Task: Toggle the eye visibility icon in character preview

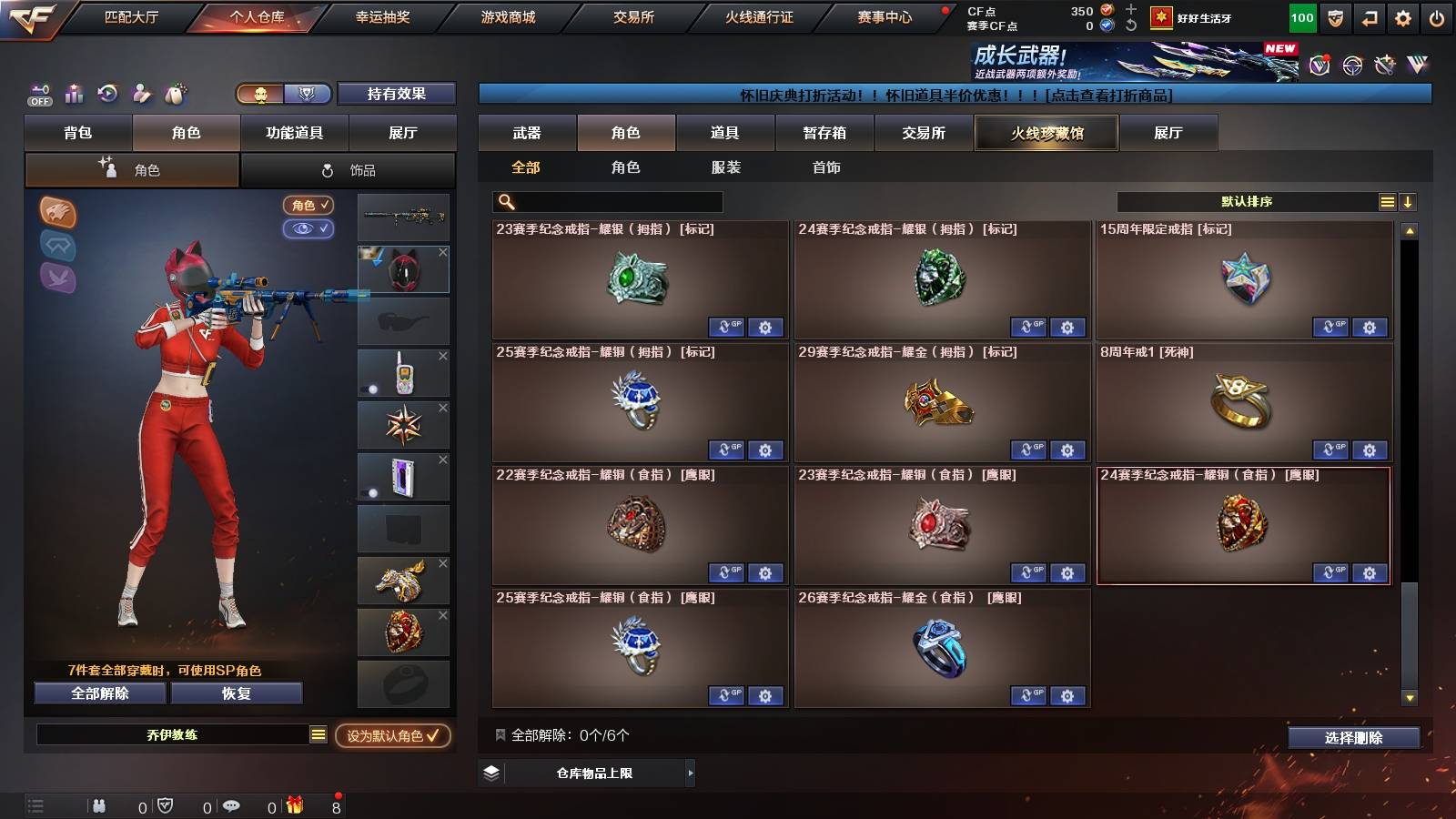Action: 310,229
